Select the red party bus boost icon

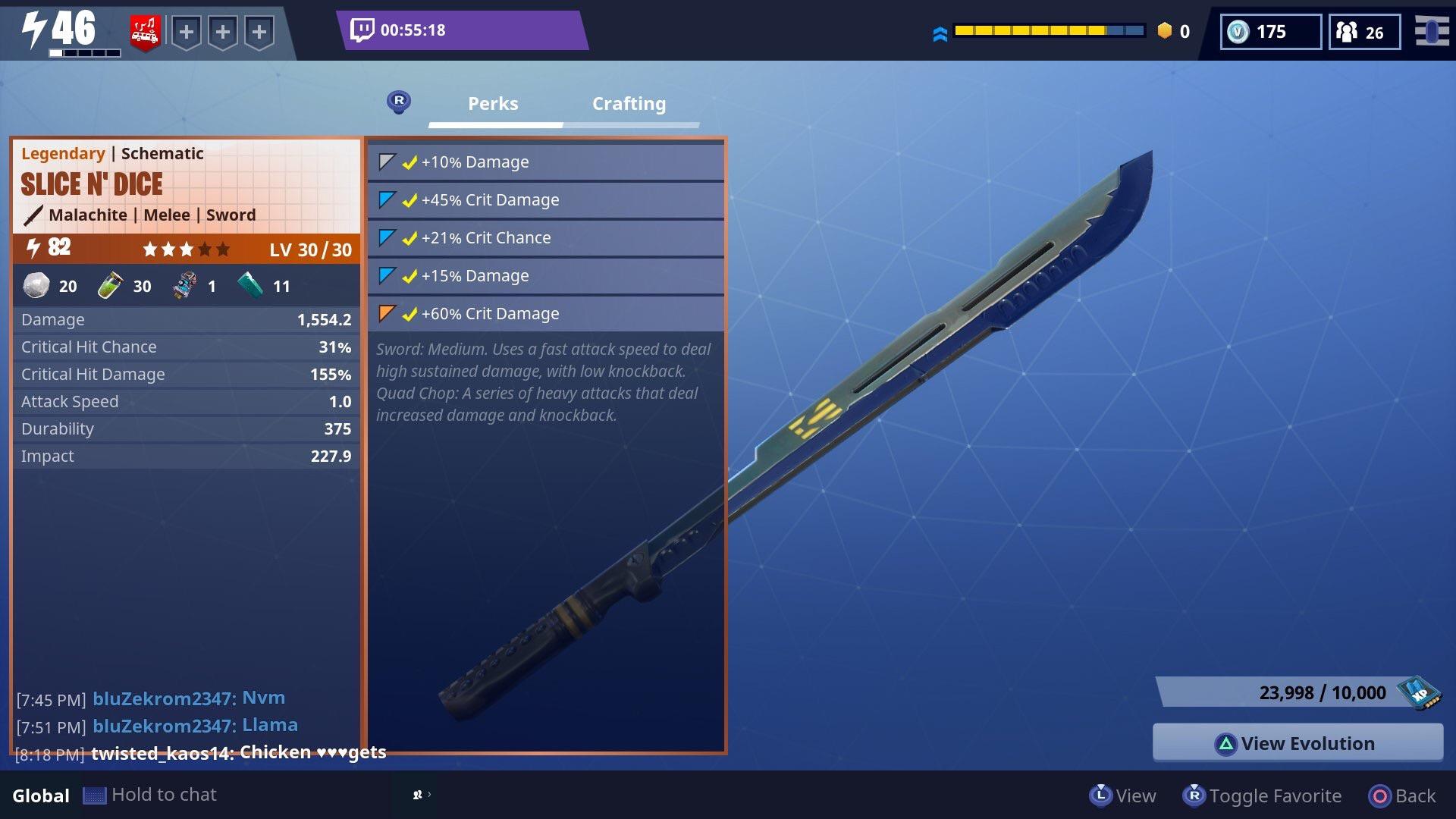point(145,33)
